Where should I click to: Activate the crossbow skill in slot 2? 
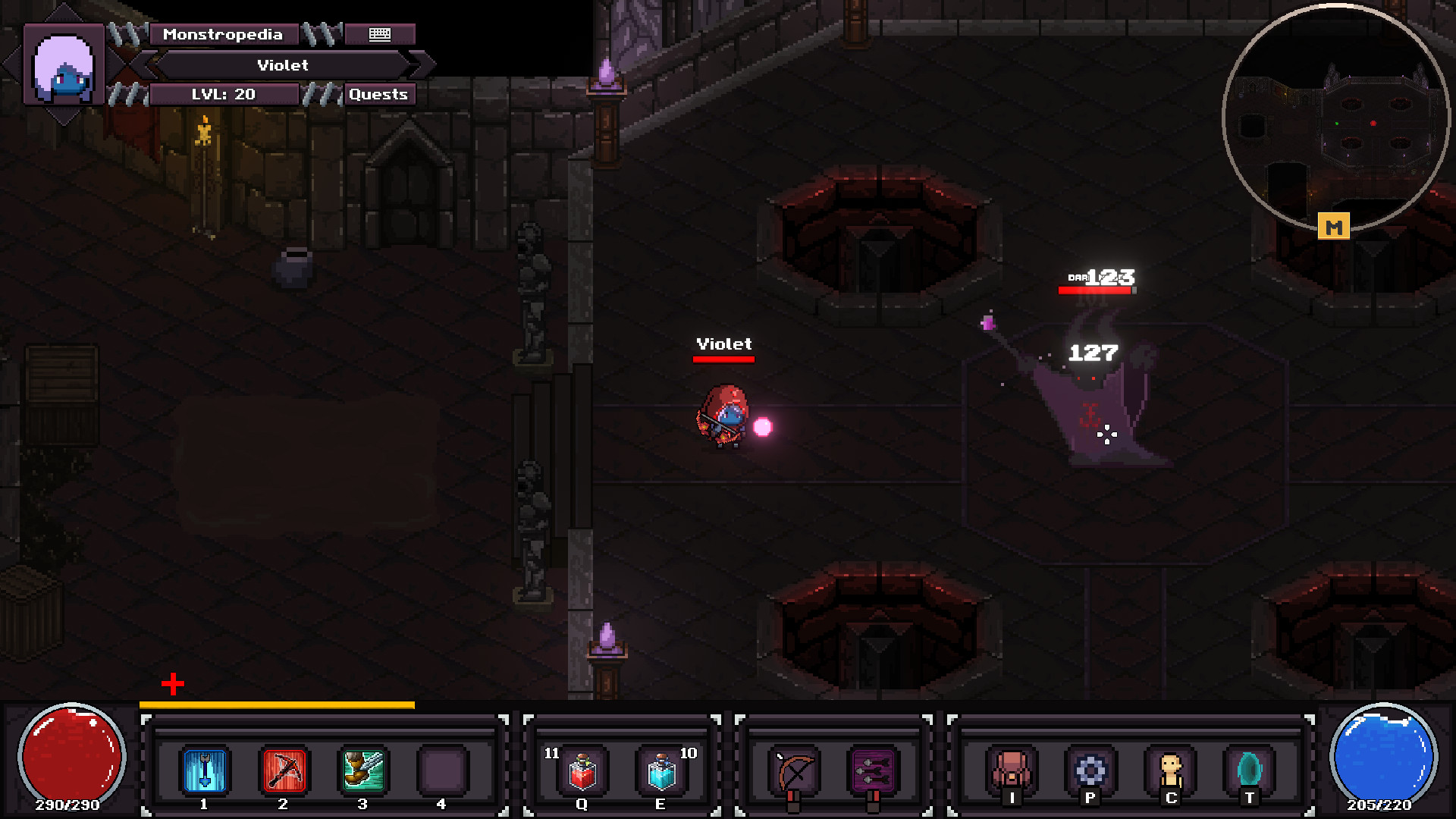pos(283,771)
